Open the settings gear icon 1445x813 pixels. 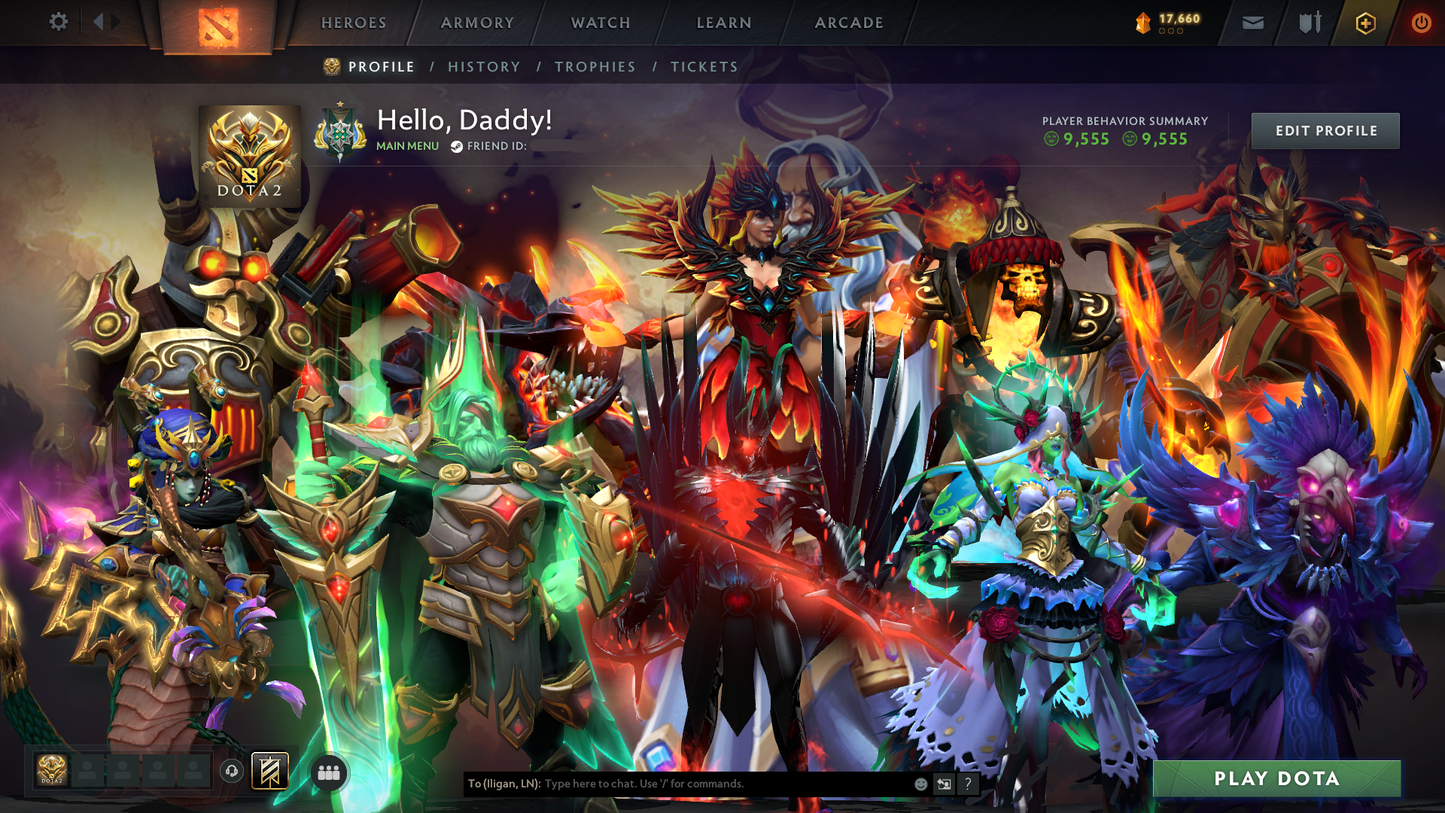click(59, 22)
